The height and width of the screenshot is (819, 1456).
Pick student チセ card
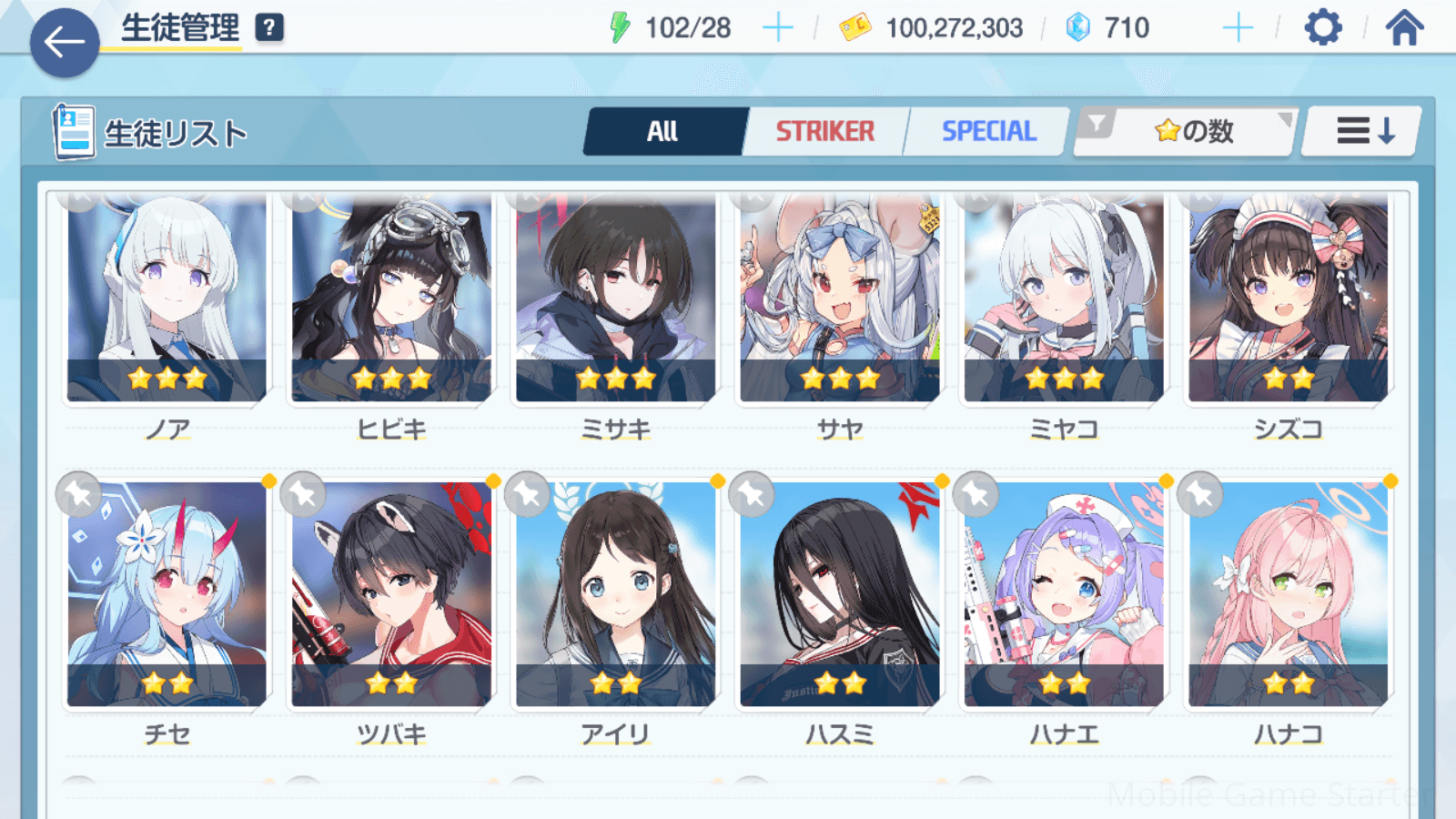(167, 595)
